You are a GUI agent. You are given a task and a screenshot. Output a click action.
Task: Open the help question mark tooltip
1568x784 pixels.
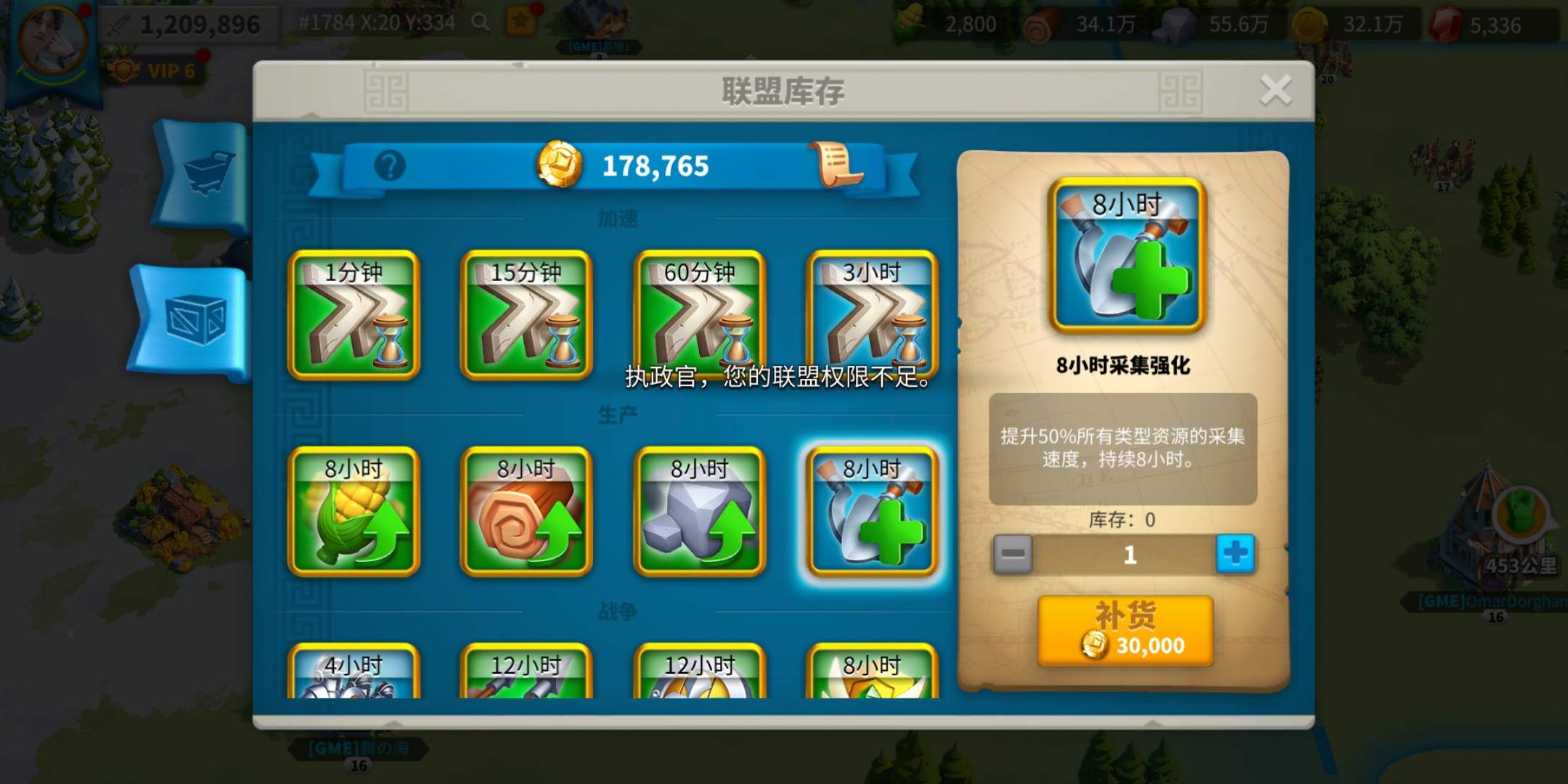390,166
